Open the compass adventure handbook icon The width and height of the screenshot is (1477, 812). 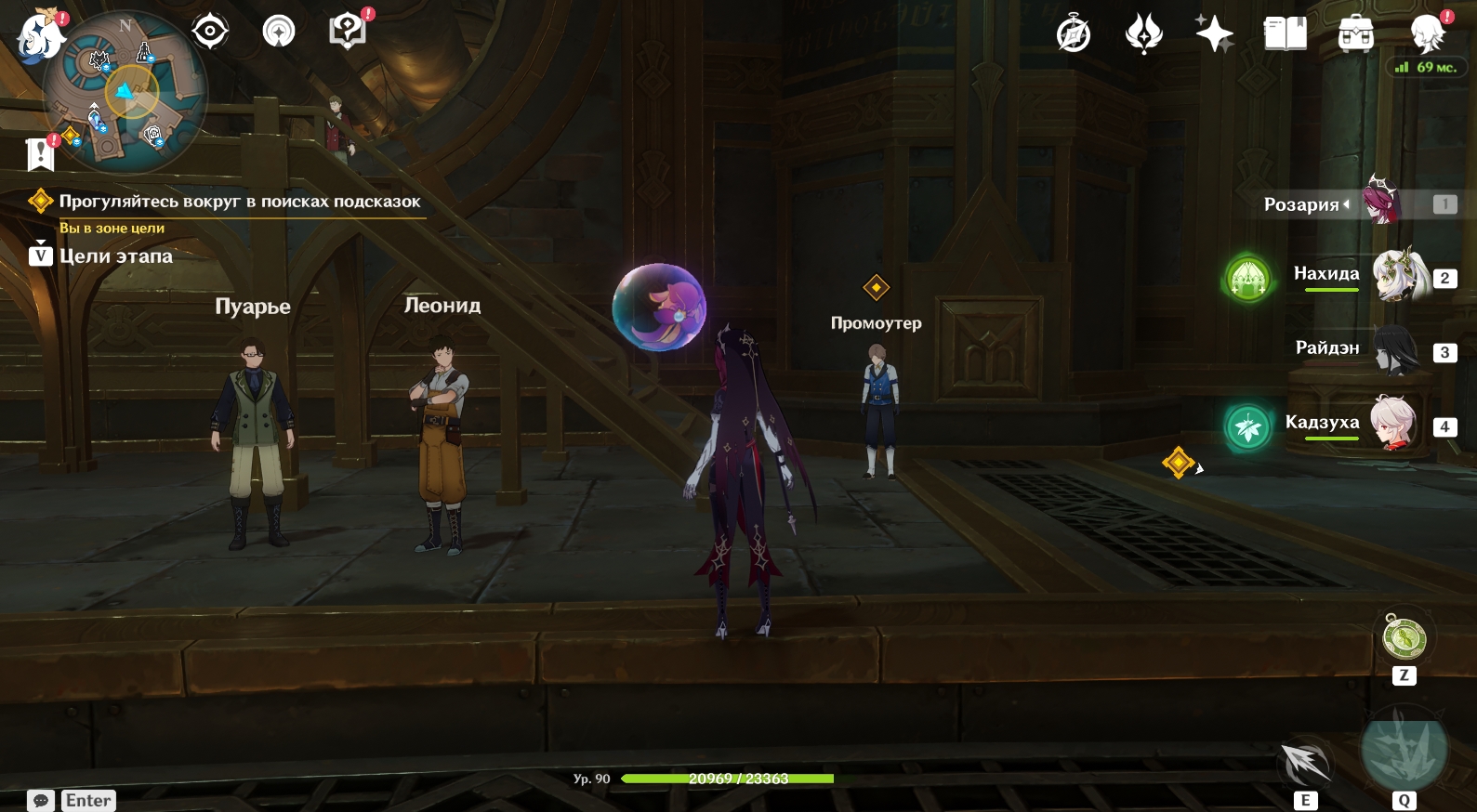click(x=1074, y=35)
